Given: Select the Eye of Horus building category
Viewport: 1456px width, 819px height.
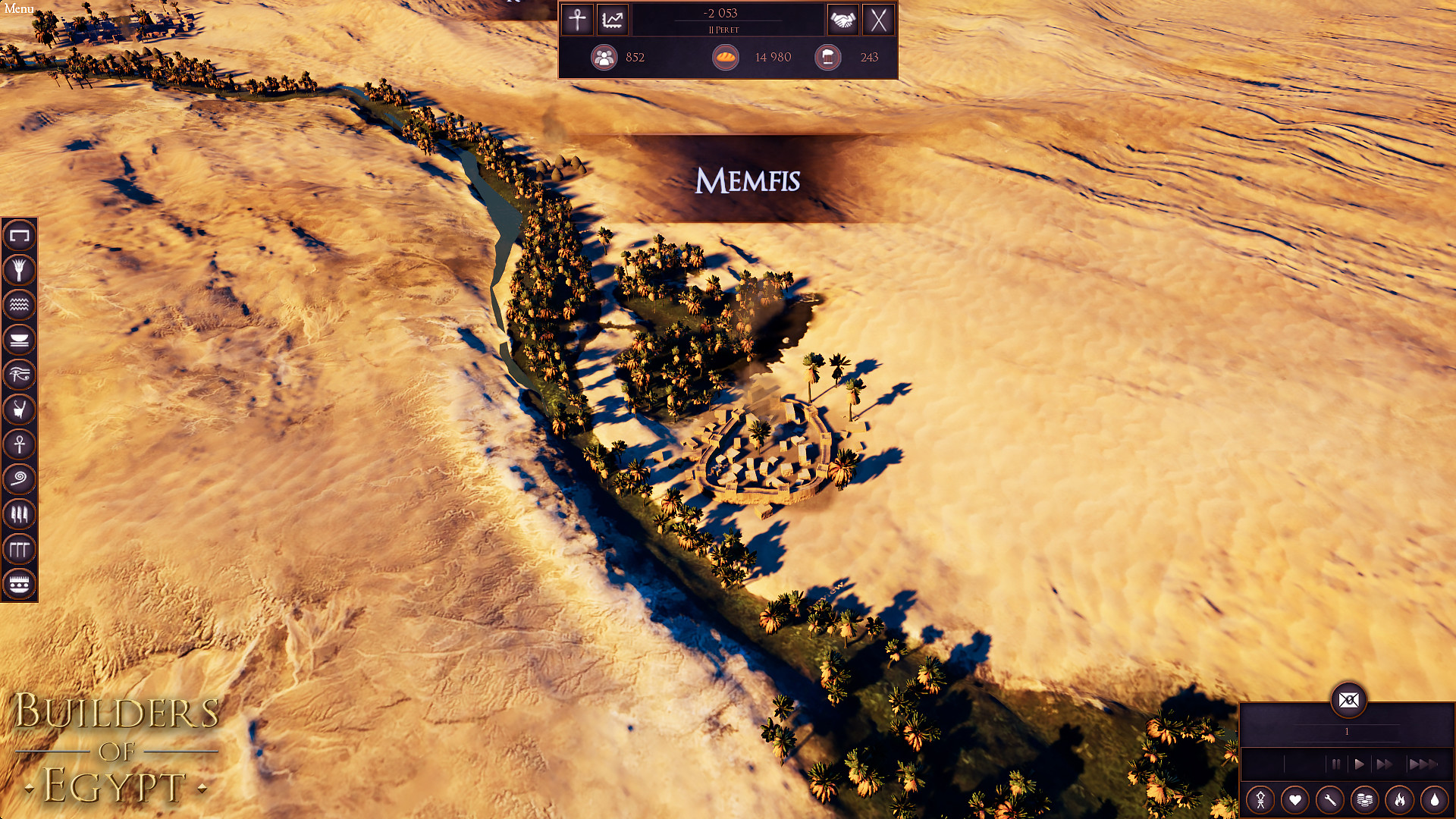Looking at the screenshot, I should pos(20,374).
